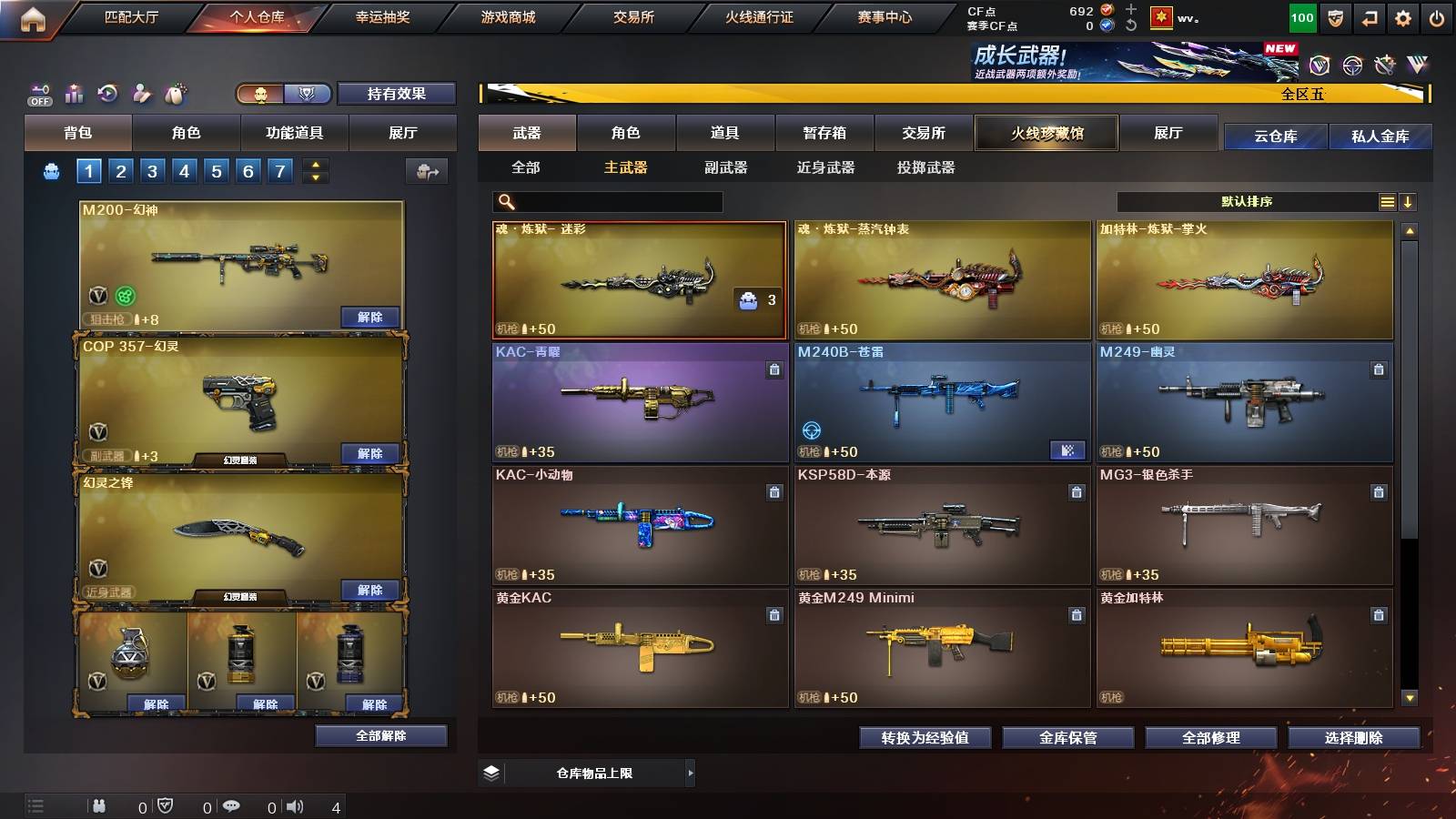Switch to the 游戏商城 menu tab
Screen dimensions: 1456x819
(x=506, y=15)
